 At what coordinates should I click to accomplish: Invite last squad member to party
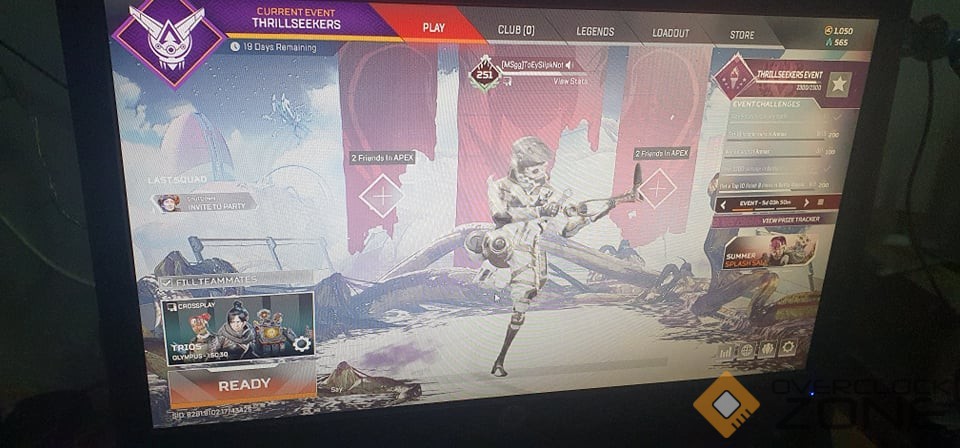tap(206, 203)
